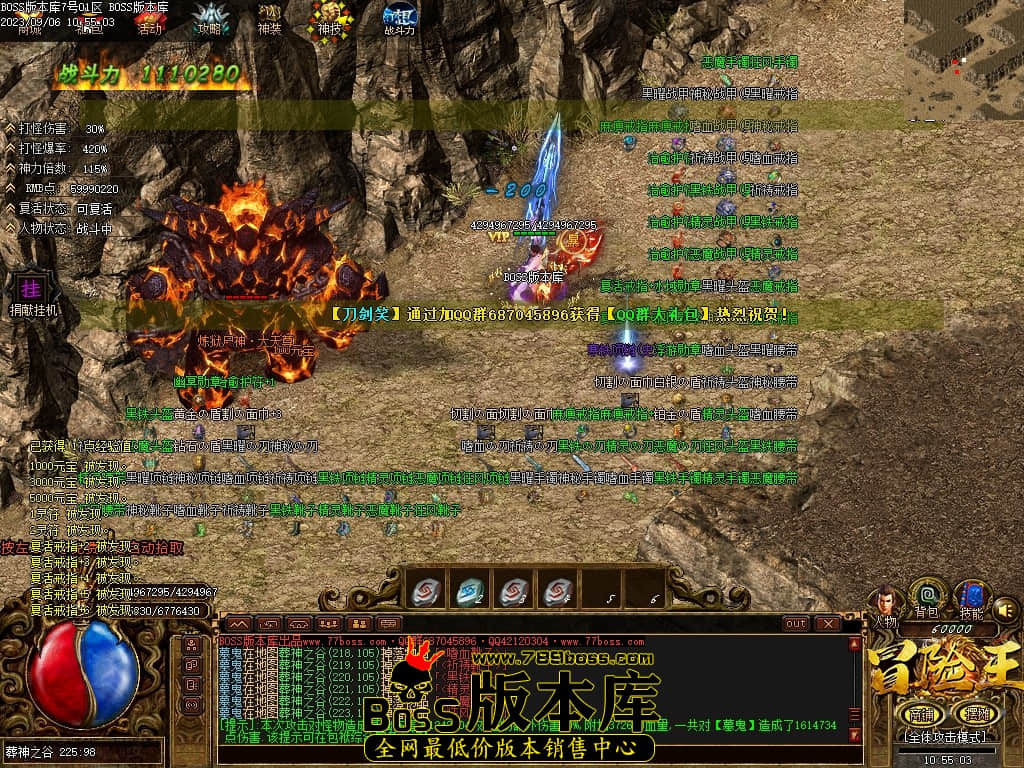Viewport: 1024px width, 768px height.
Task: Open the 商铺 shop
Action: coord(919,714)
